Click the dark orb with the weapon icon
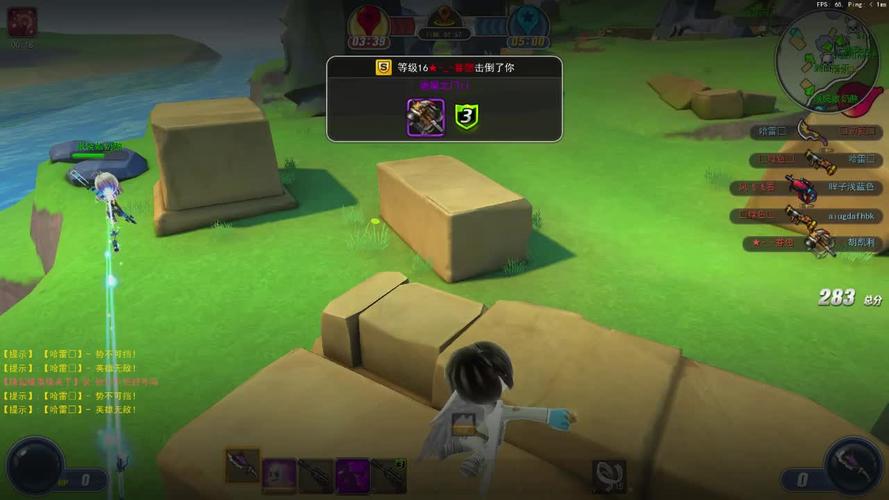 click(x=854, y=466)
